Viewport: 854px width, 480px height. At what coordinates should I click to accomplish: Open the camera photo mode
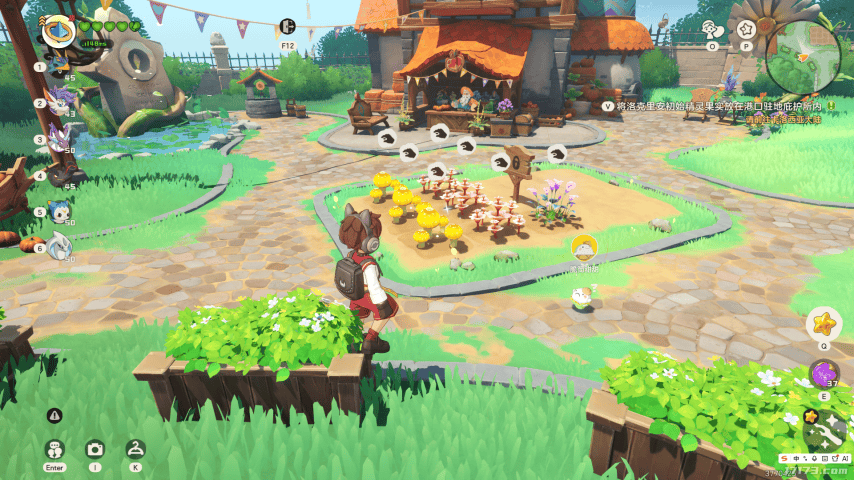(x=95, y=449)
